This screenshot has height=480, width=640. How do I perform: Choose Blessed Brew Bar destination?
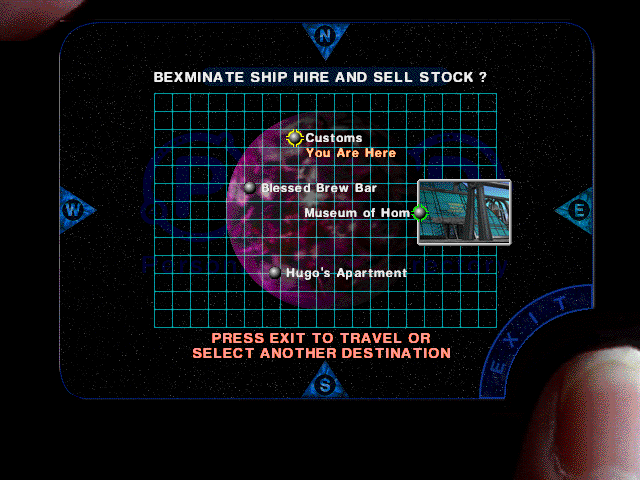pyautogui.click(x=250, y=188)
